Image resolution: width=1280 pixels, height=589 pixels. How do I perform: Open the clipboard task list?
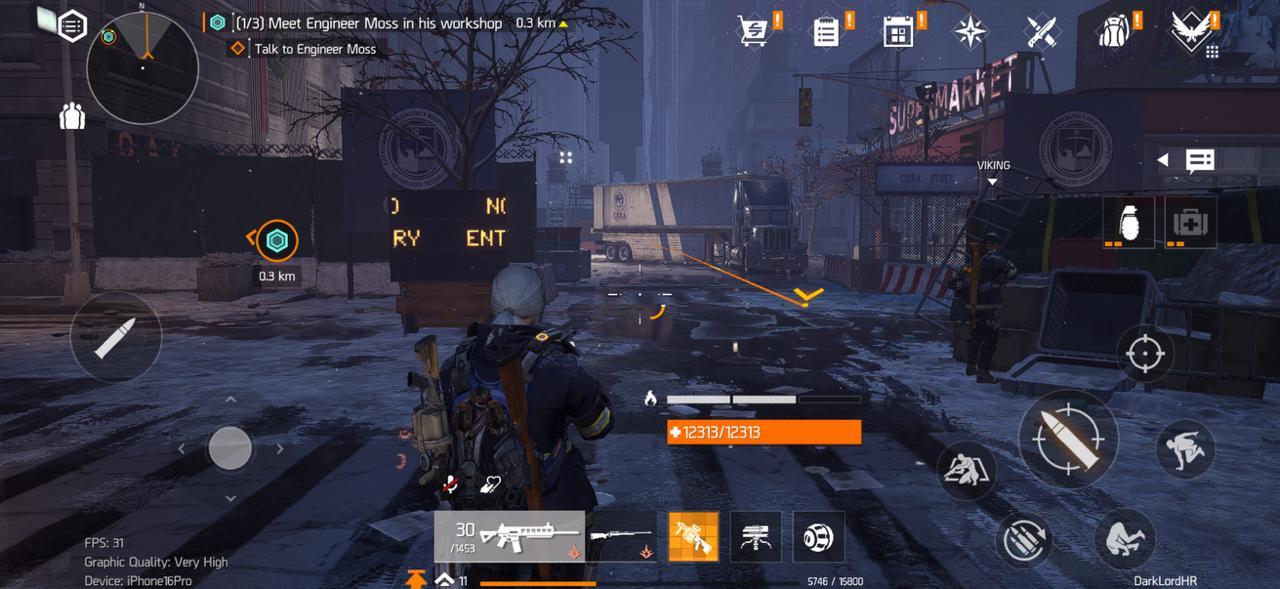coord(827,31)
